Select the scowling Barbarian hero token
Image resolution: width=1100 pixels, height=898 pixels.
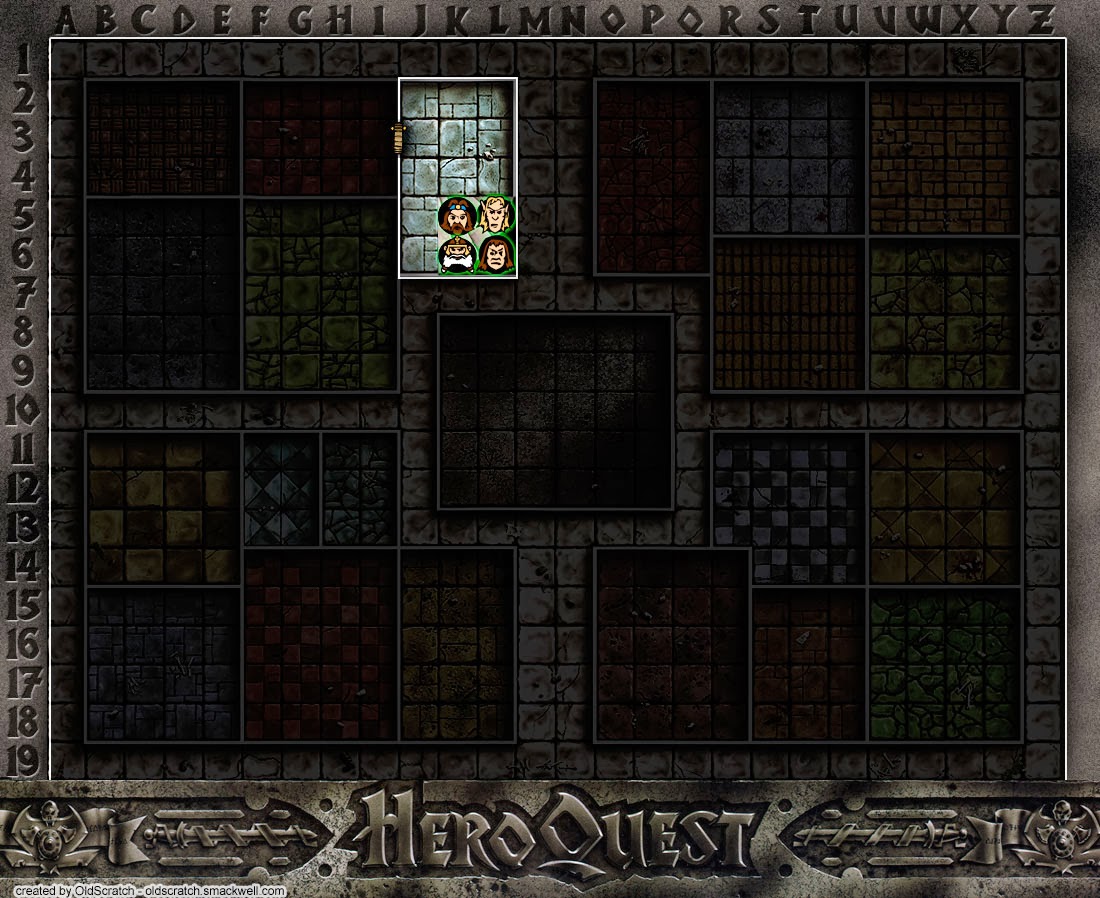click(x=497, y=255)
